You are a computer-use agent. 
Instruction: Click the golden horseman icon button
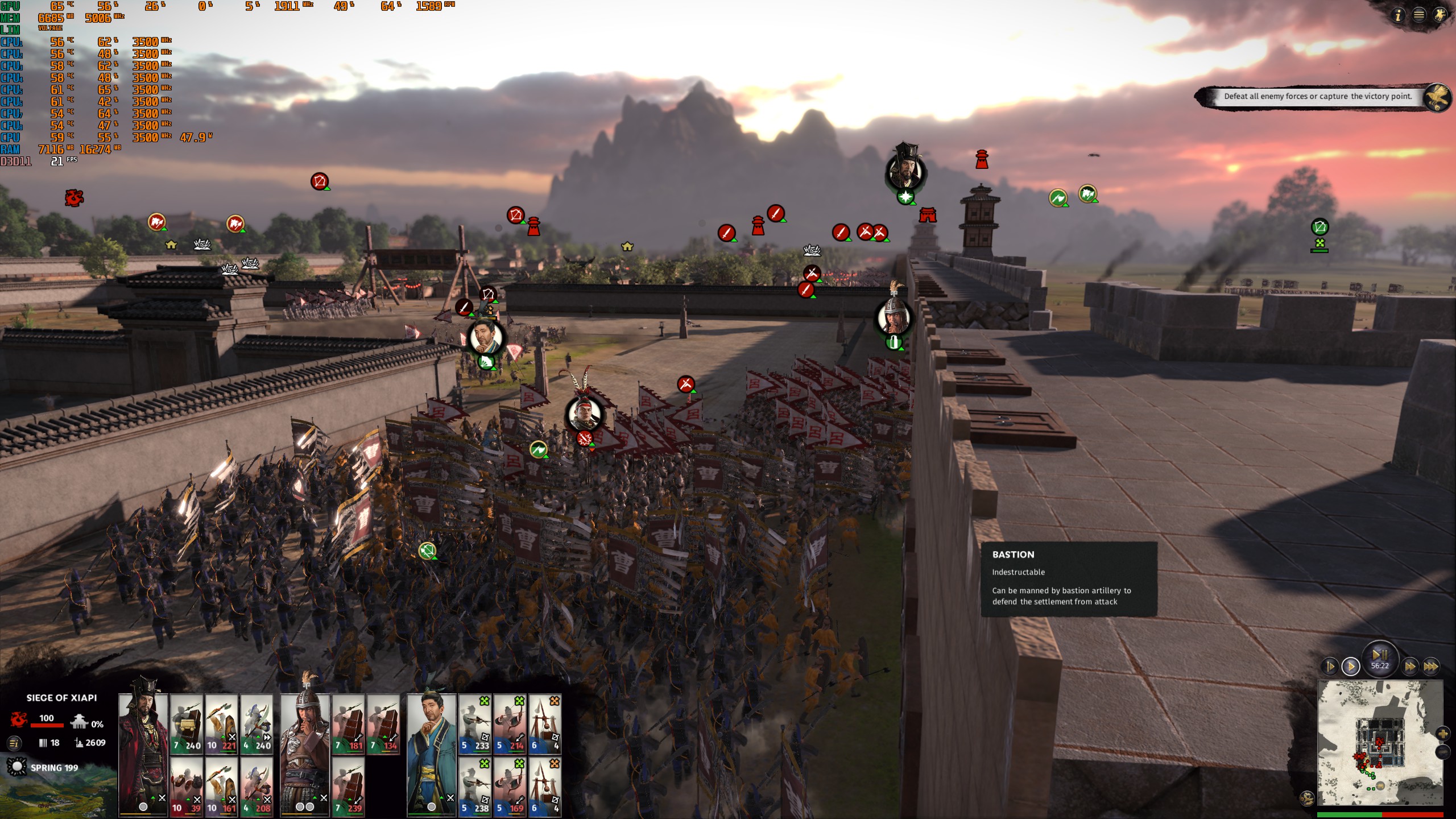(x=1440, y=15)
